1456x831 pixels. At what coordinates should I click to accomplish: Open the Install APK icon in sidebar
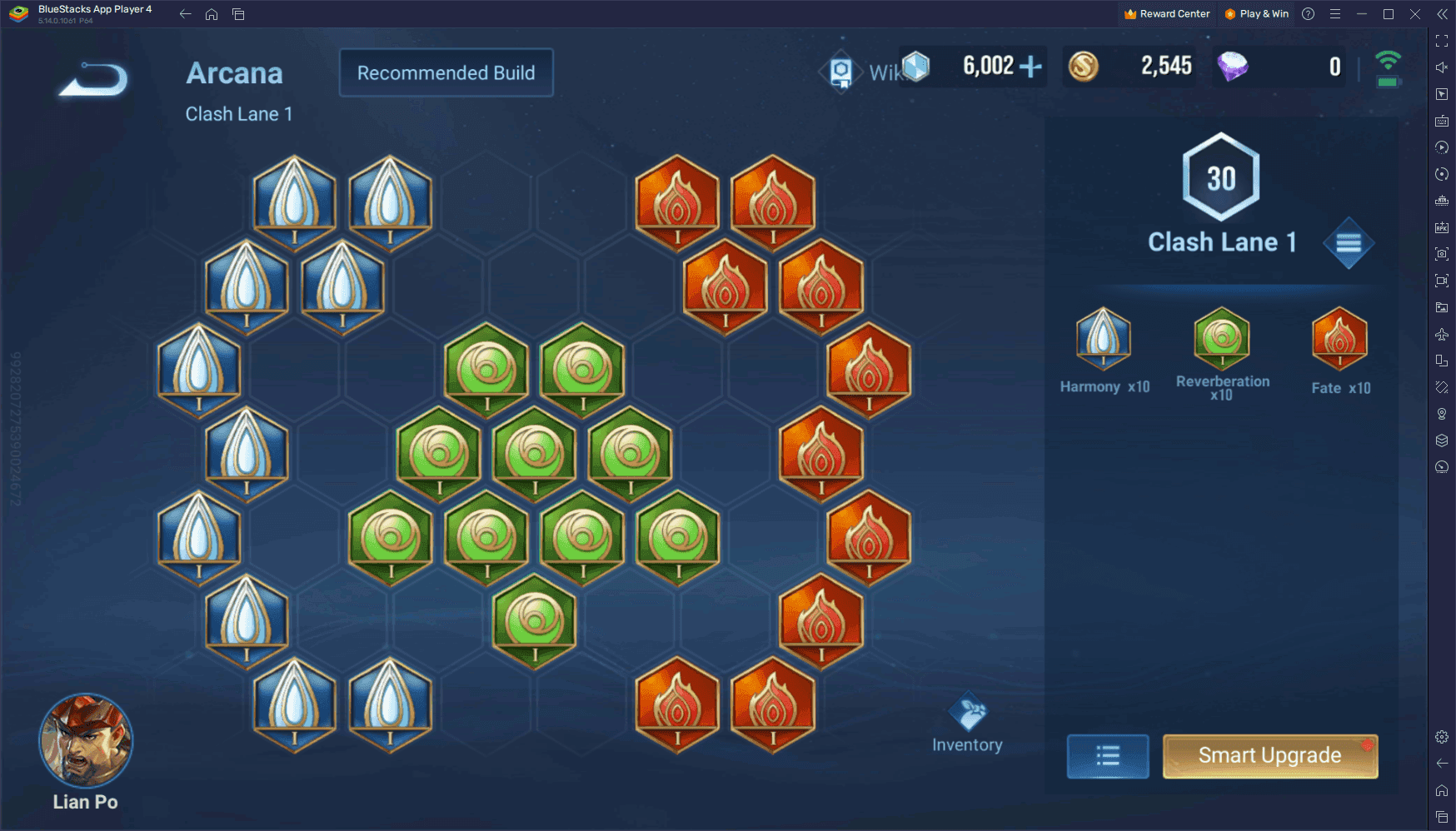tap(1441, 227)
